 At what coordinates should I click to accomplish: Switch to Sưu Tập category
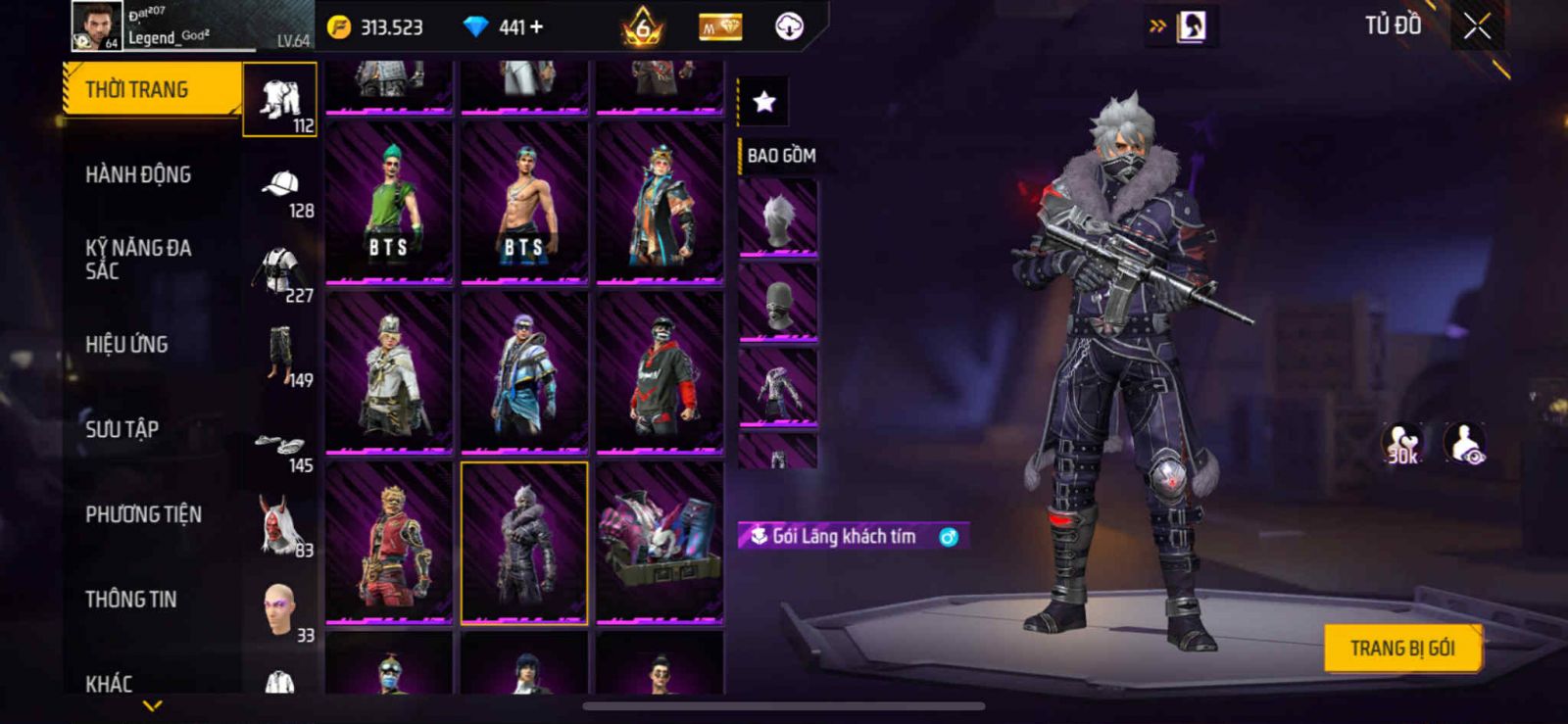click(122, 429)
